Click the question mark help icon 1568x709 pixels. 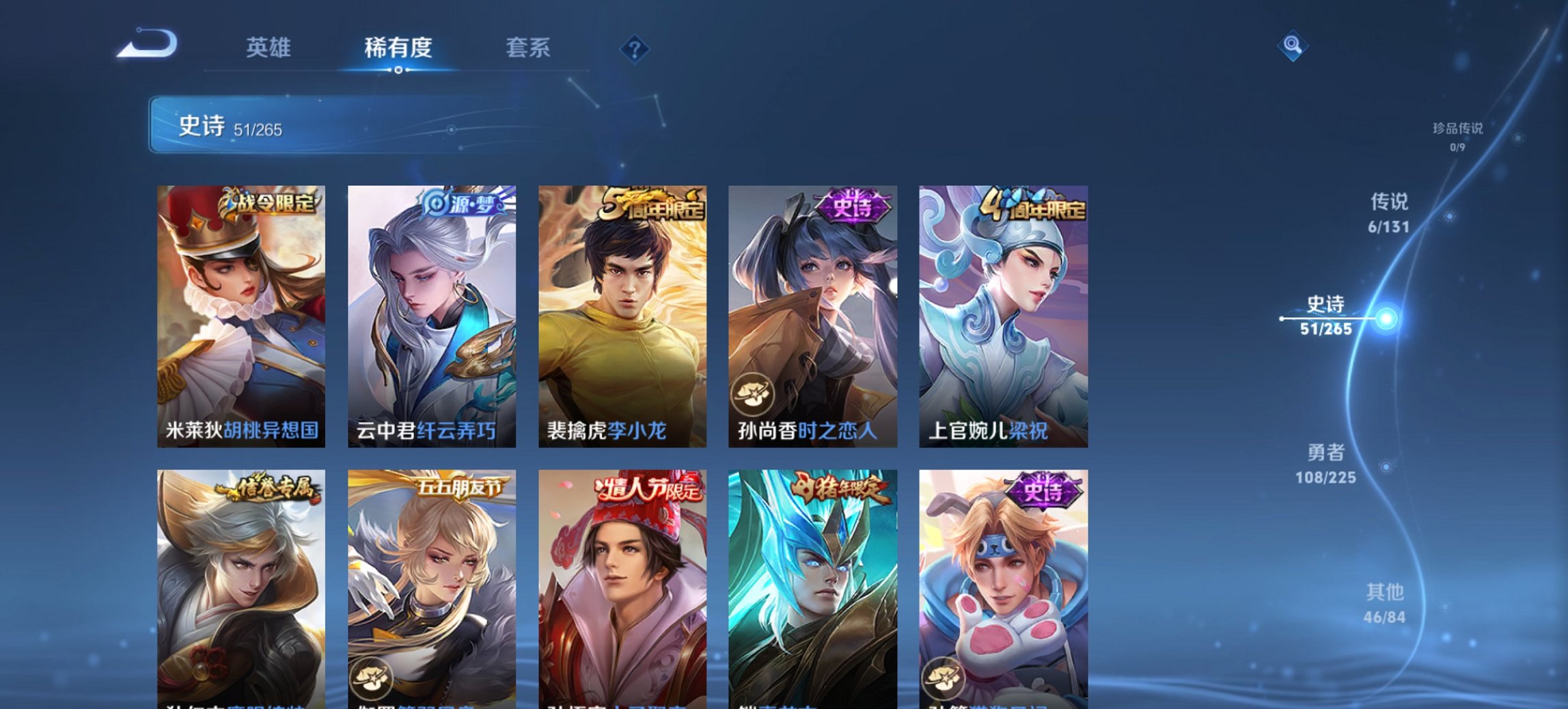click(635, 48)
